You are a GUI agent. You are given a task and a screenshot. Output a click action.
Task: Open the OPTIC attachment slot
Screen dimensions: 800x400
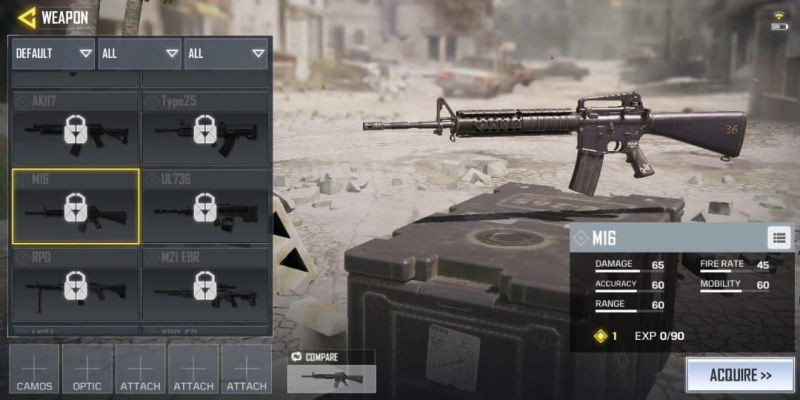[87, 369]
